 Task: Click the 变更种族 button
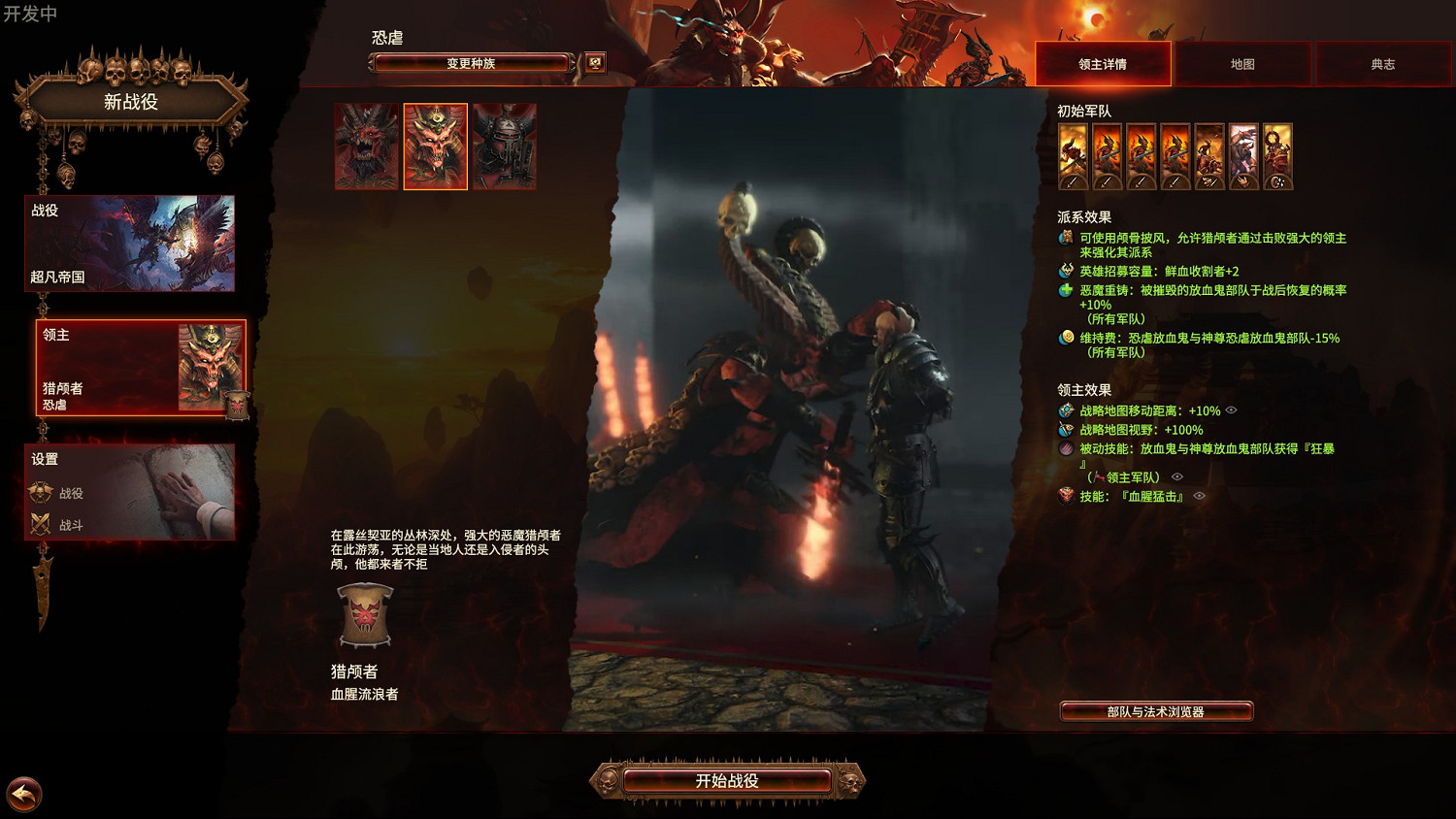[470, 62]
